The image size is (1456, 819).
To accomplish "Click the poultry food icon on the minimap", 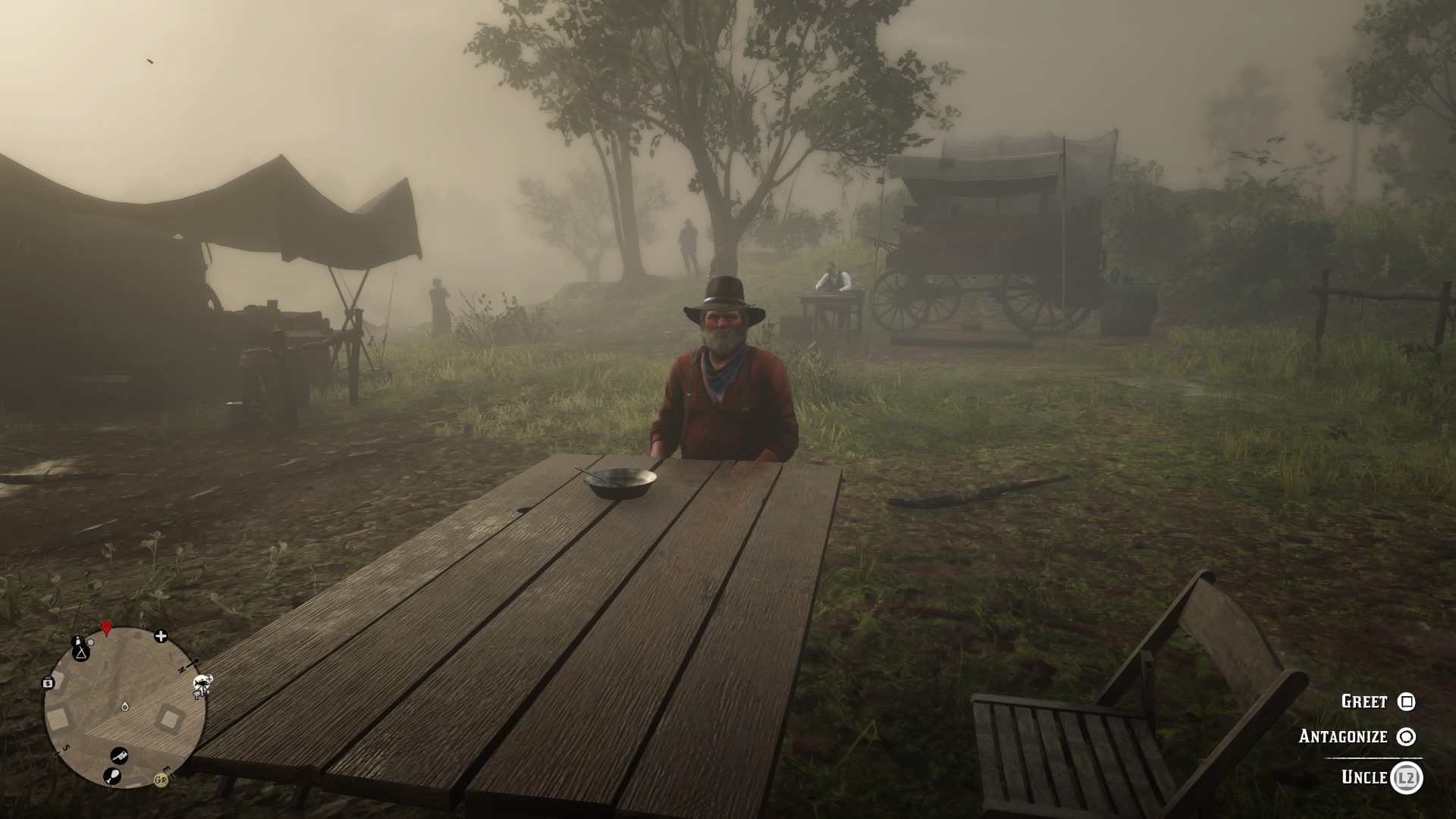I will click(114, 777).
